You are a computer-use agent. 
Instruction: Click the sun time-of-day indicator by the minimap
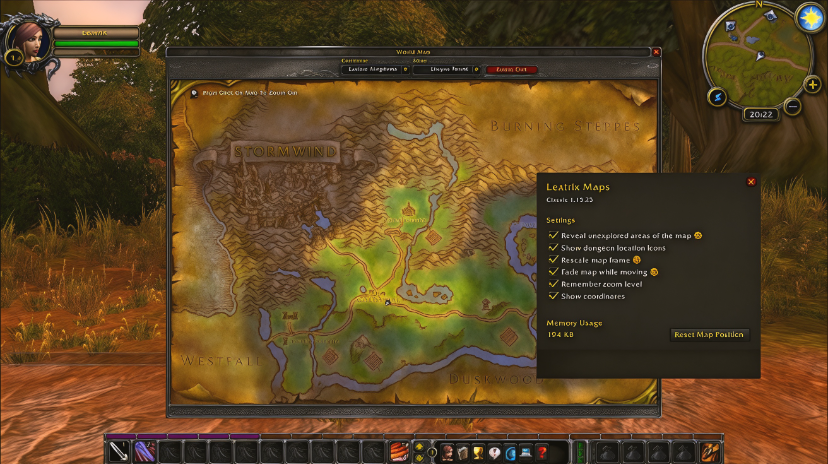click(x=809, y=17)
